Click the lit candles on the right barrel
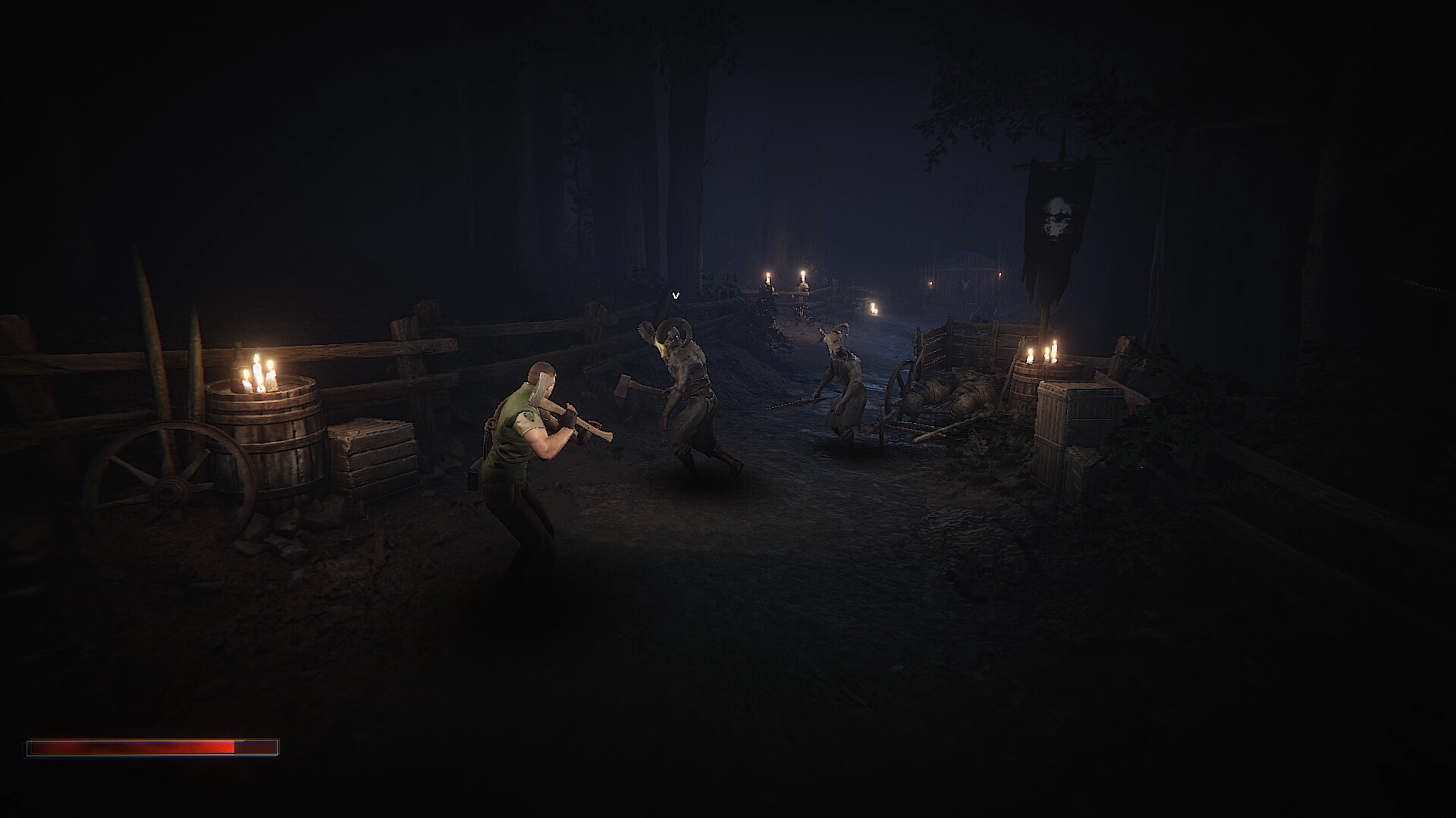 pyautogui.click(x=1043, y=353)
